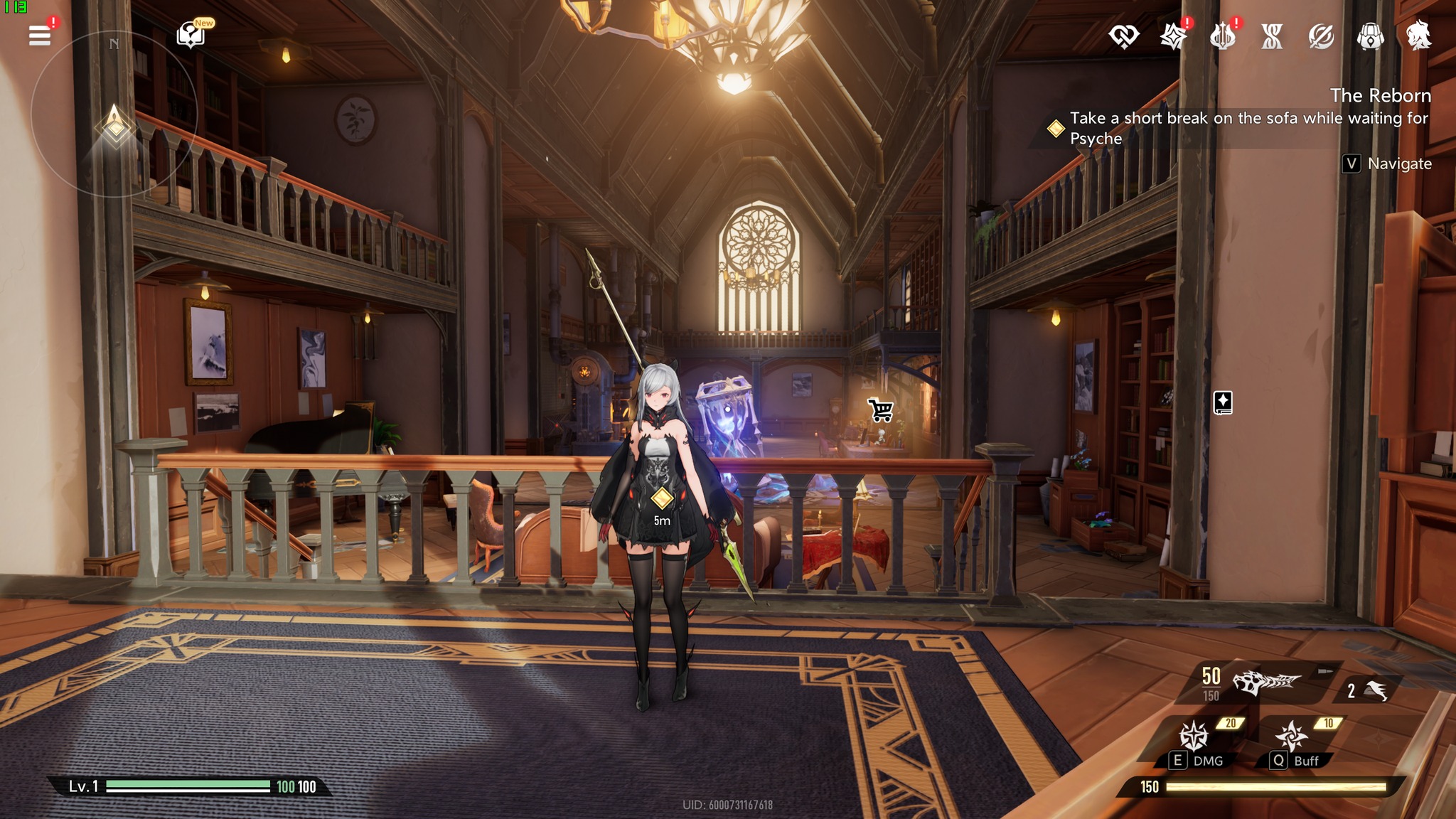Screen dimensions: 1456x819
Task: Open the interlocked heart icon menu
Action: point(1123,36)
